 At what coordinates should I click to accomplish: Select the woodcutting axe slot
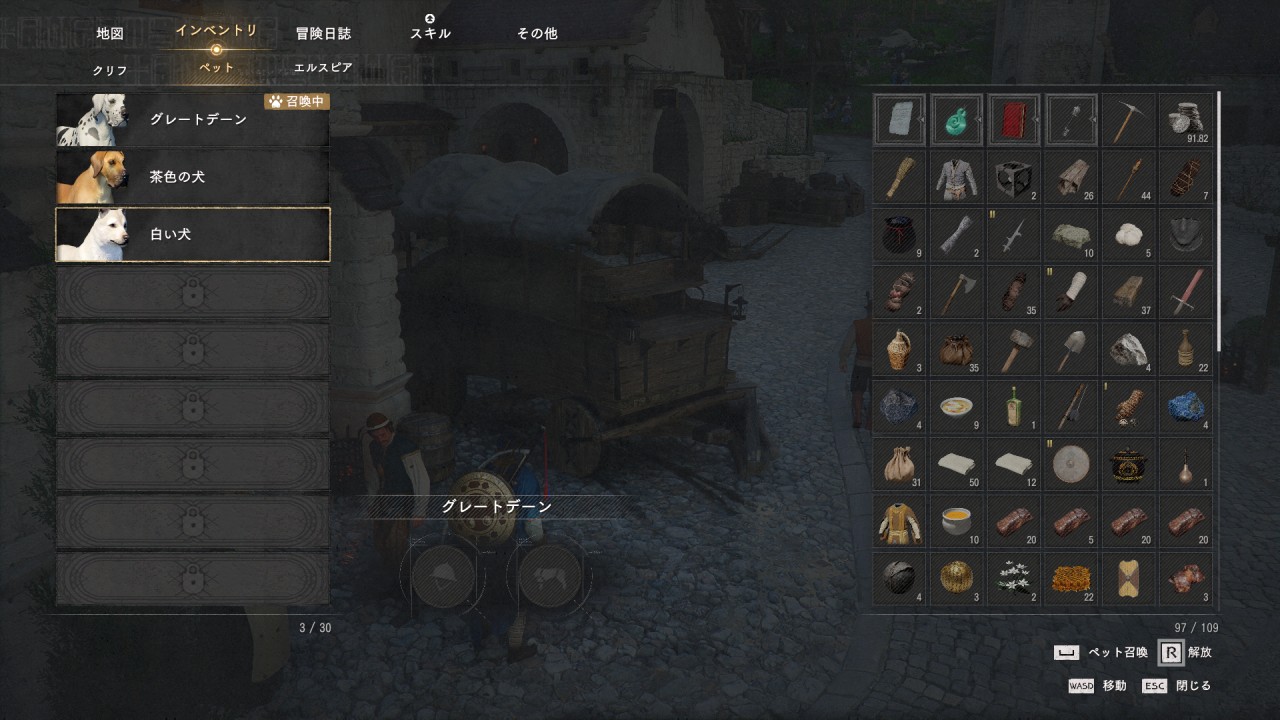tap(957, 292)
